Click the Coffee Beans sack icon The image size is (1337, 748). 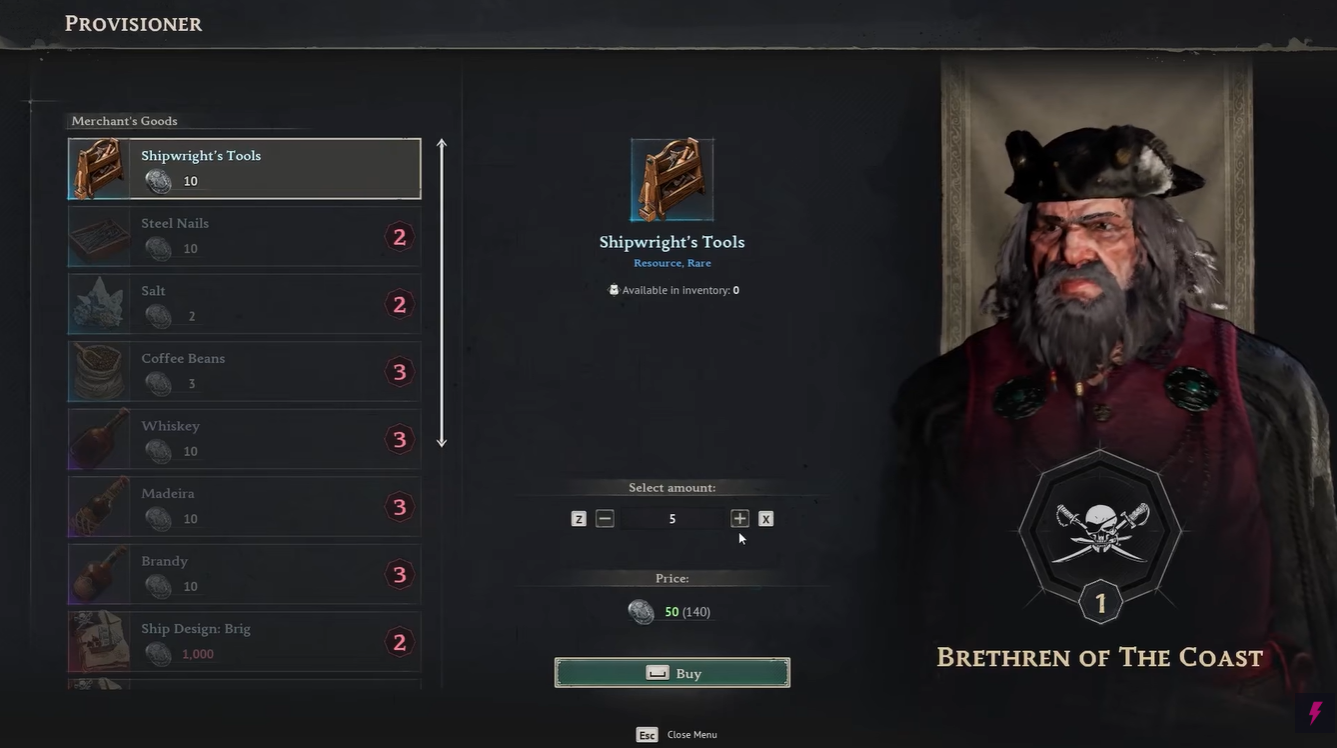(96, 371)
